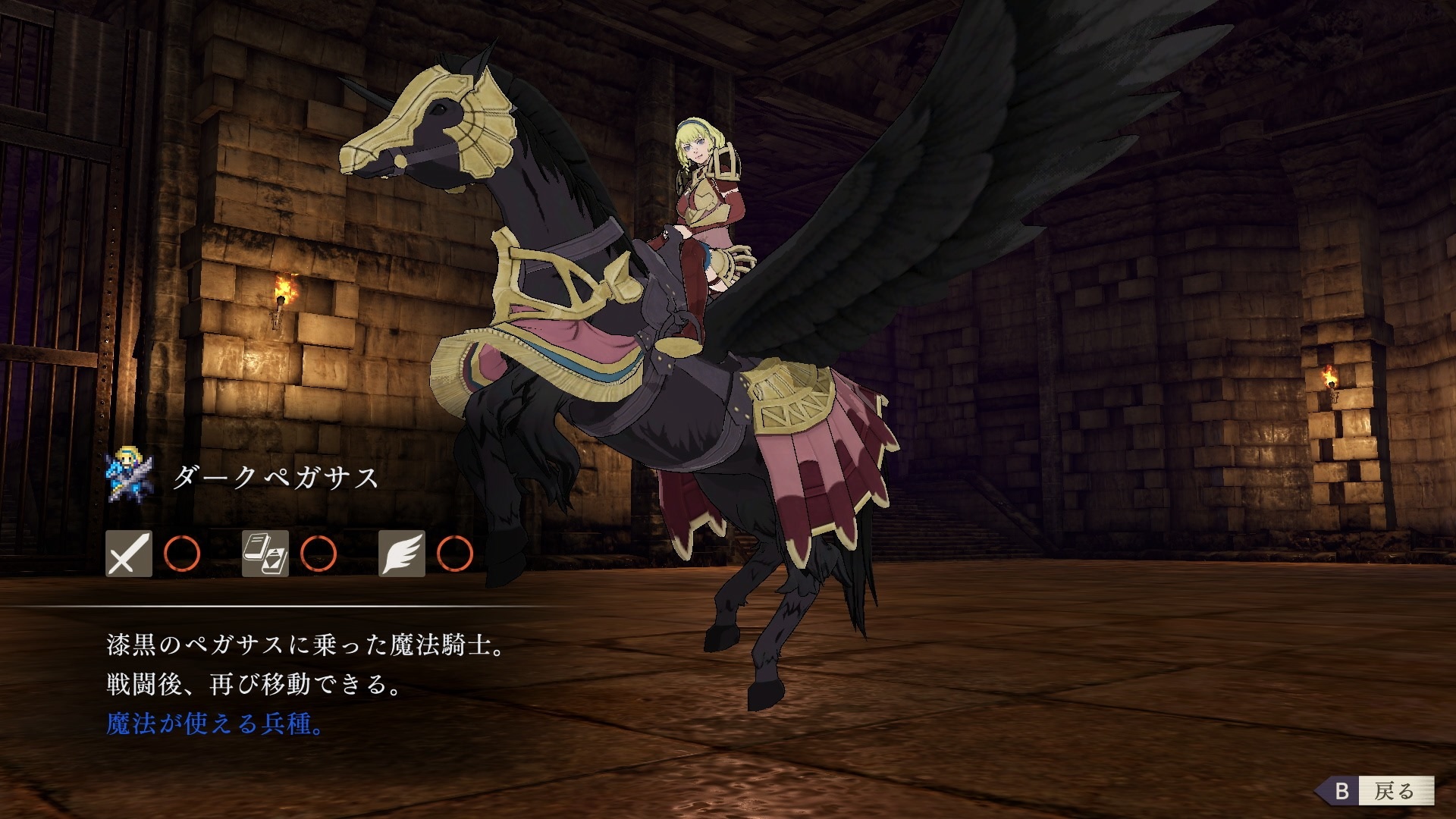This screenshot has width=1456, height=819.
Task: Select the magic tome proficiency icon
Action: (x=265, y=554)
